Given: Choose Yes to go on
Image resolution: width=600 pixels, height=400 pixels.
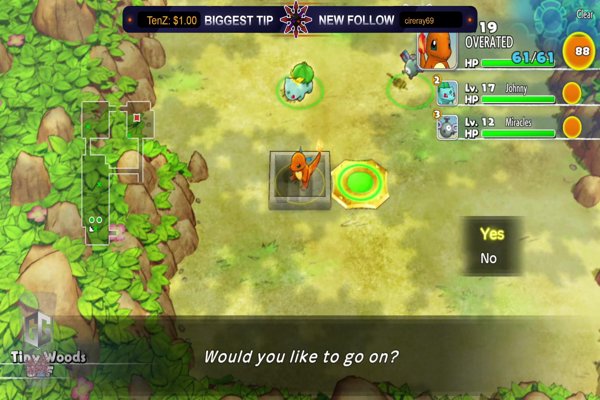Looking at the screenshot, I should click(491, 234).
